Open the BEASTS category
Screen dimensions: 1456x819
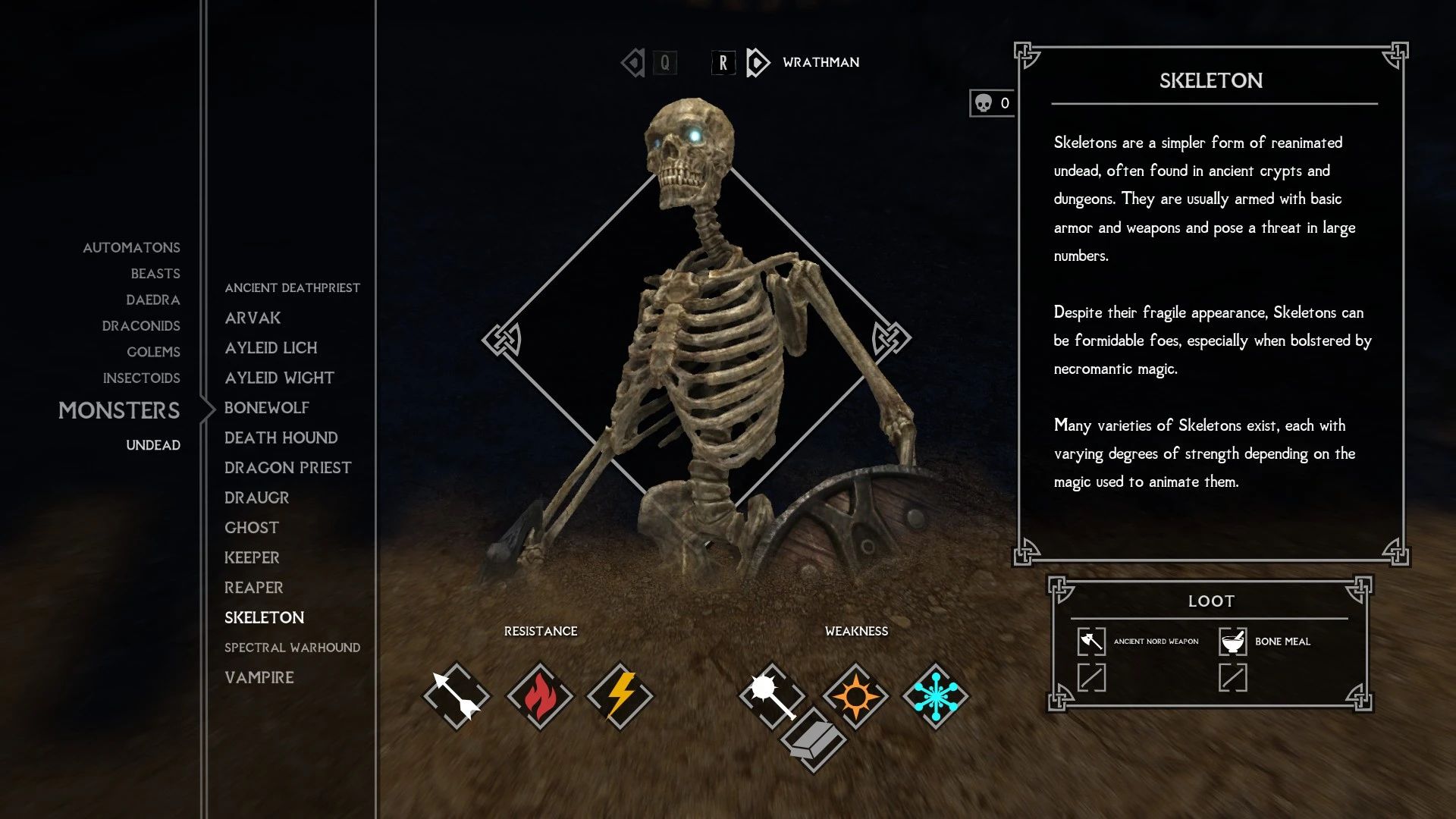tap(155, 273)
